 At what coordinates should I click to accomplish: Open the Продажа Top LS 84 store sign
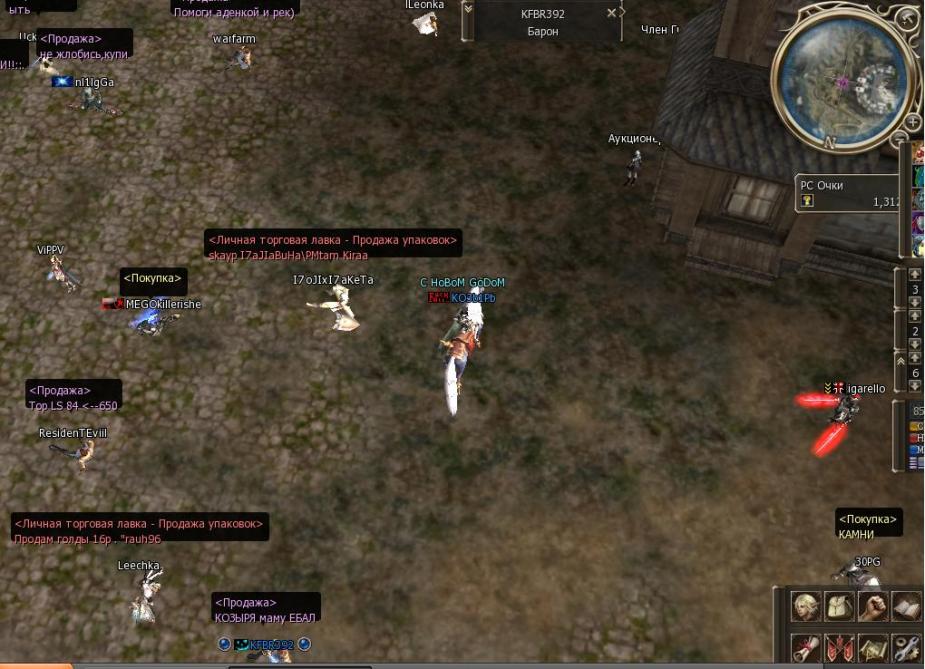pos(73,398)
